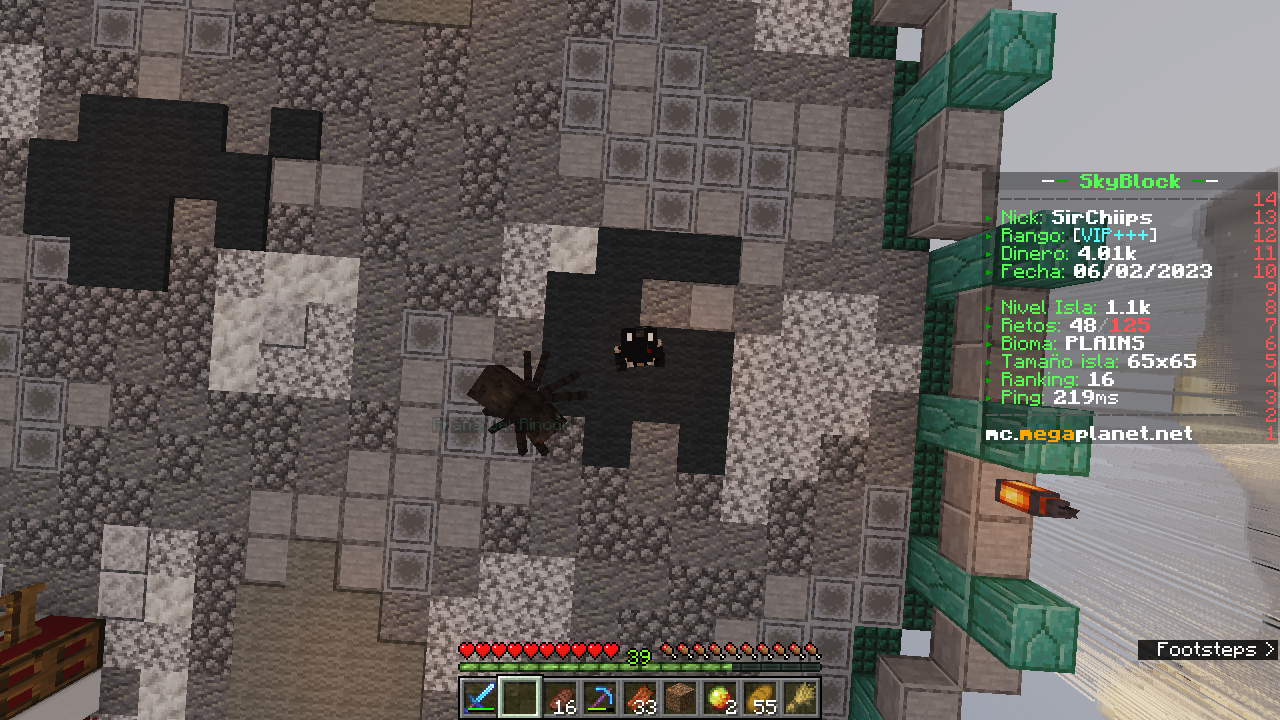
Task: Select the brown dirt block slot
Action: [680, 696]
